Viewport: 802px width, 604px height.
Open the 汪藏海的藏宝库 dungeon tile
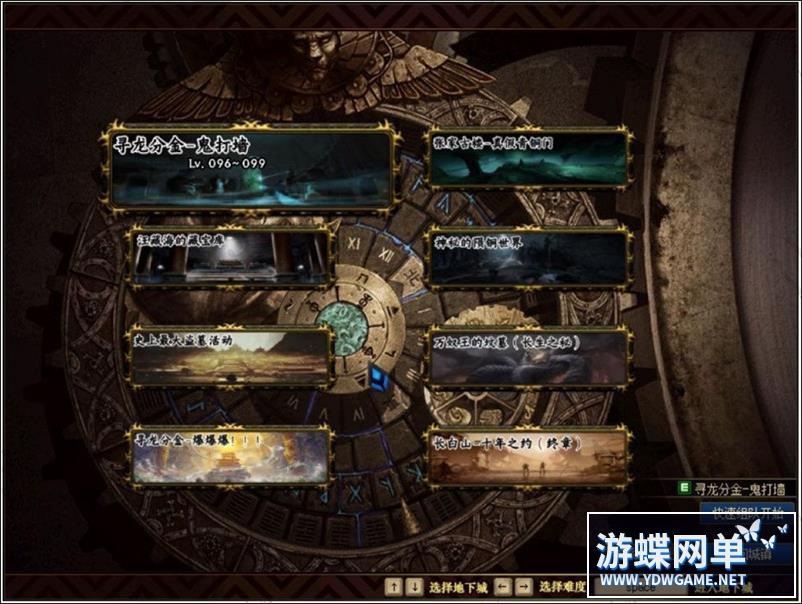coord(231,256)
